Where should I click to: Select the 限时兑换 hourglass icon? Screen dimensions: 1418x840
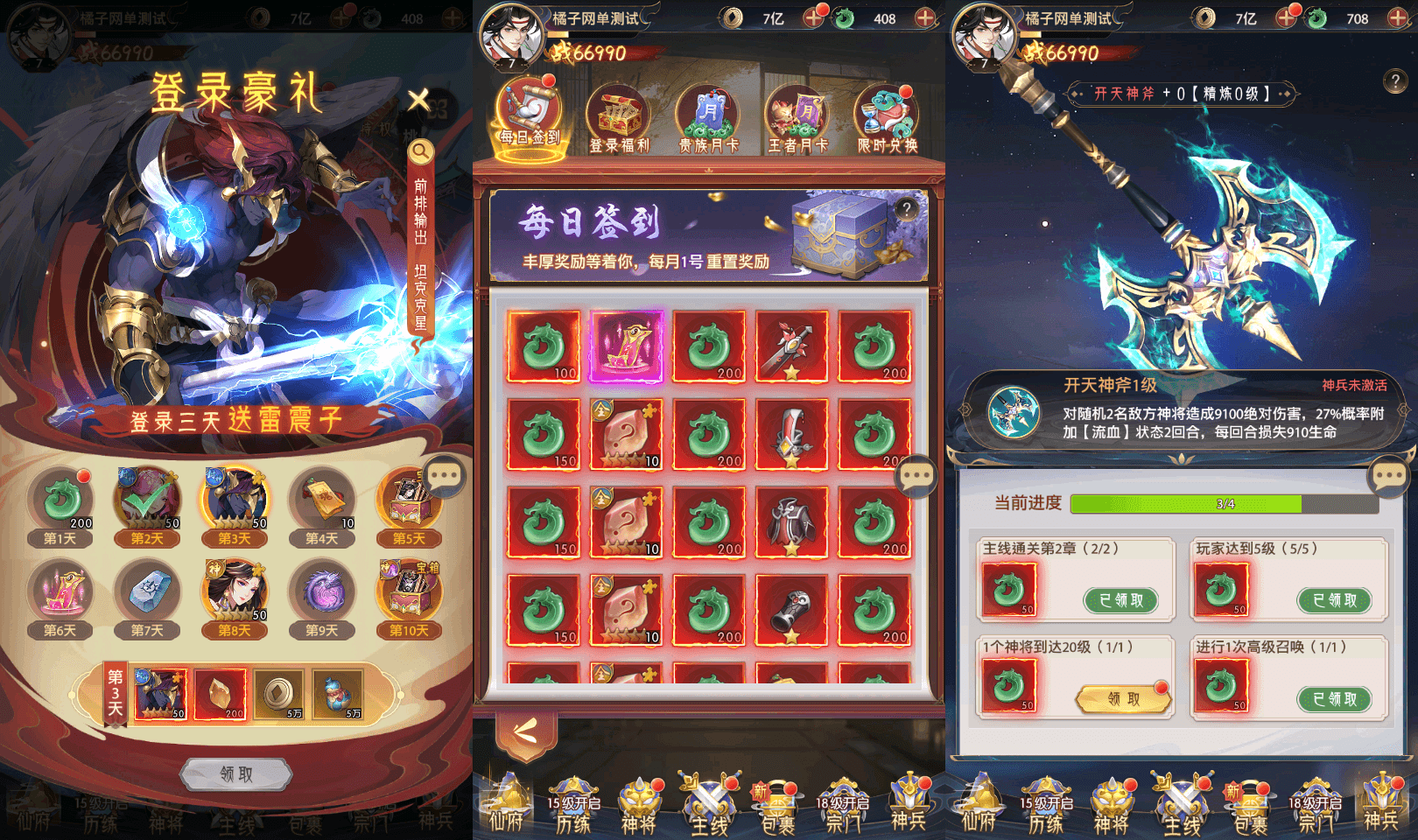888,109
